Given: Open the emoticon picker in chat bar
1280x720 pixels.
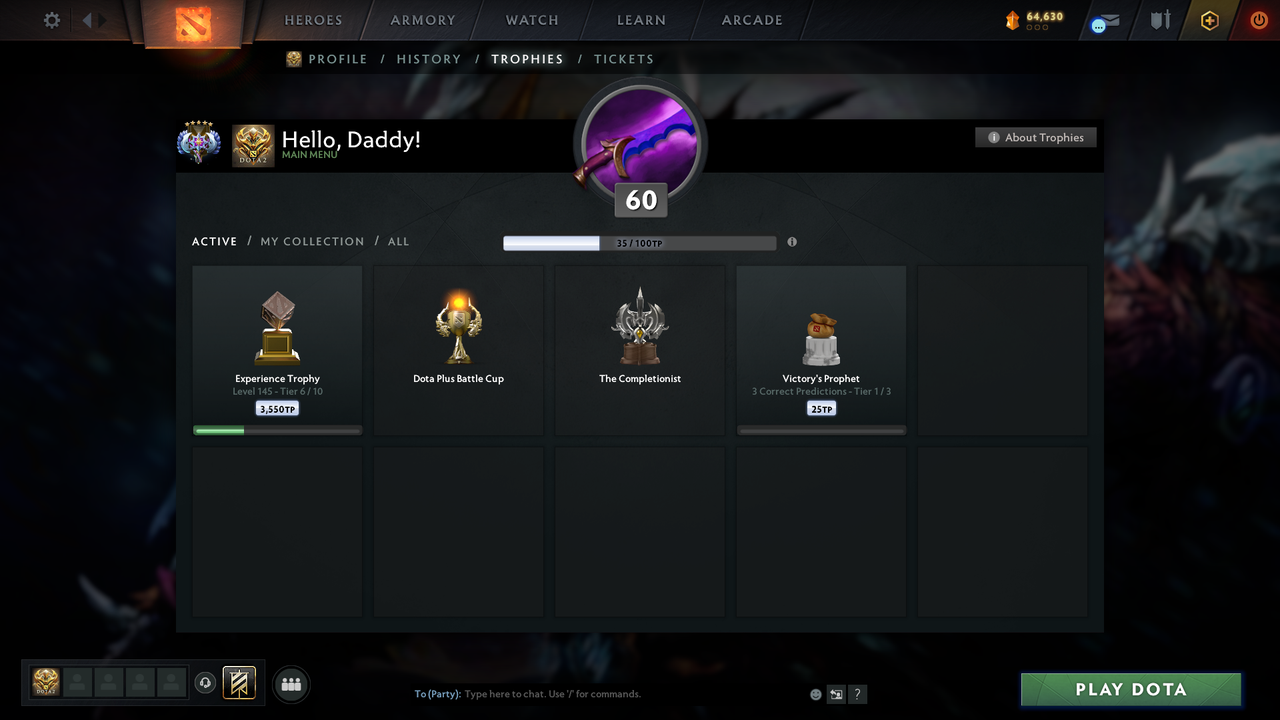Looking at the screenshot, I should click(x=815, y=693).
